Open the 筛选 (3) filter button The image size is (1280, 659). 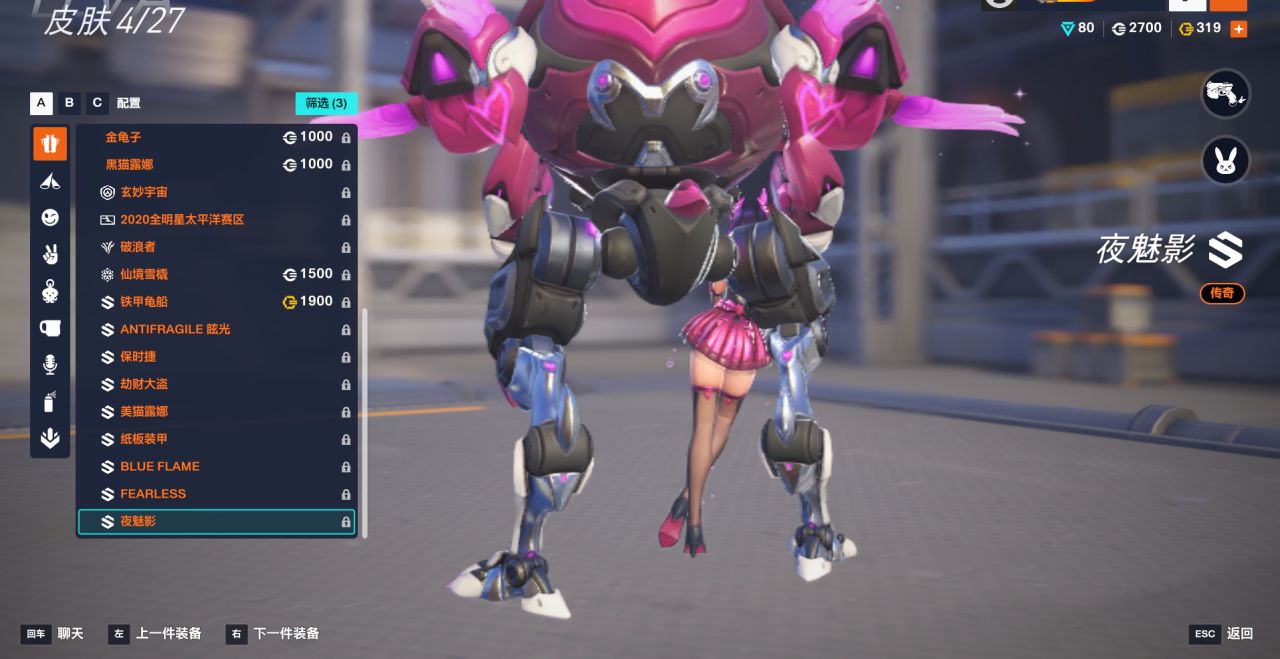click(326, 103)
